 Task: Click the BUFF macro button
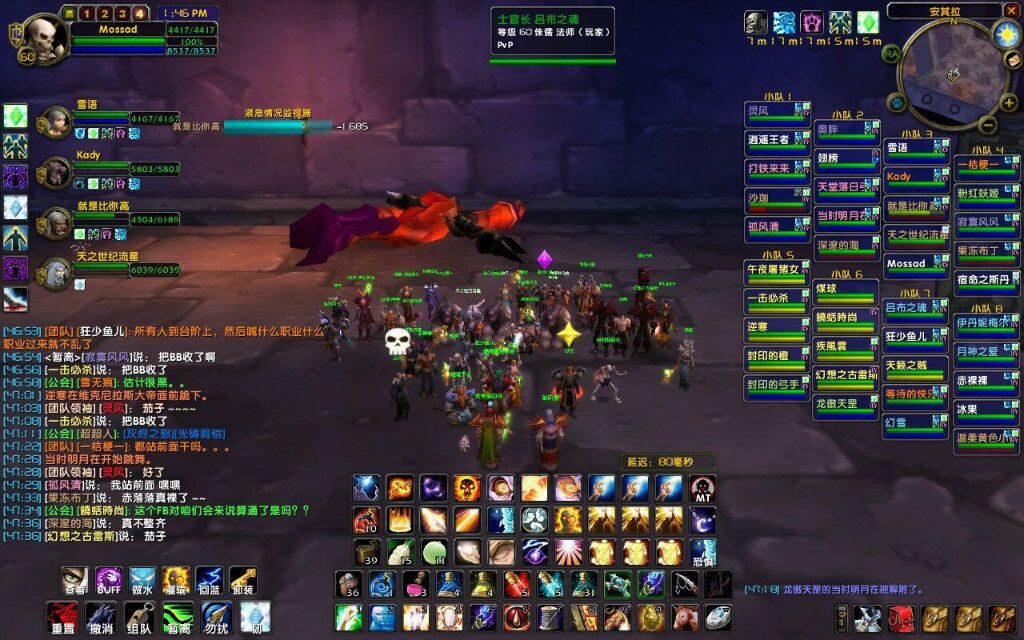coord(109,579)
